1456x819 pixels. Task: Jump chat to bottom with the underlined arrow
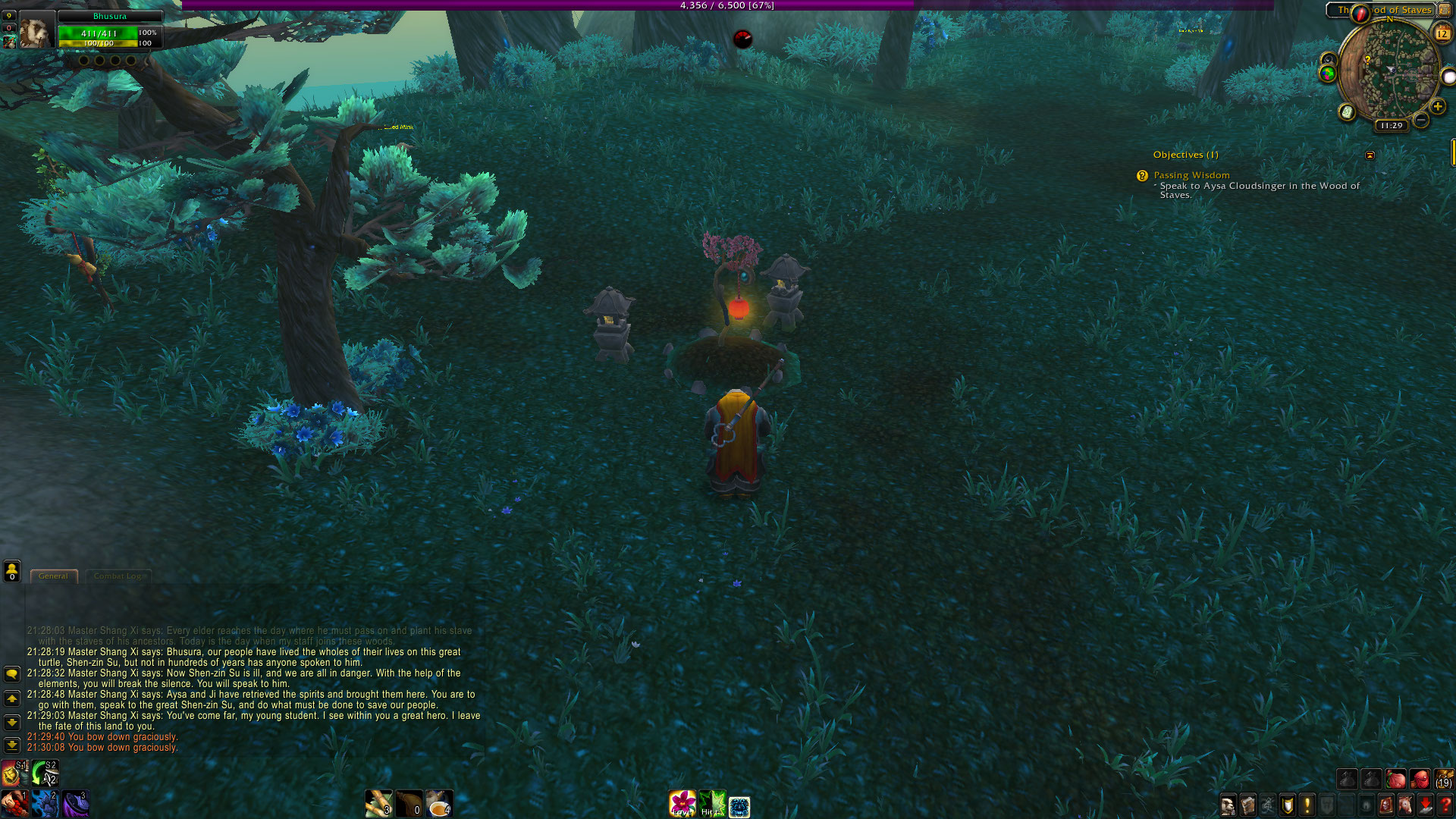point(12,745)
